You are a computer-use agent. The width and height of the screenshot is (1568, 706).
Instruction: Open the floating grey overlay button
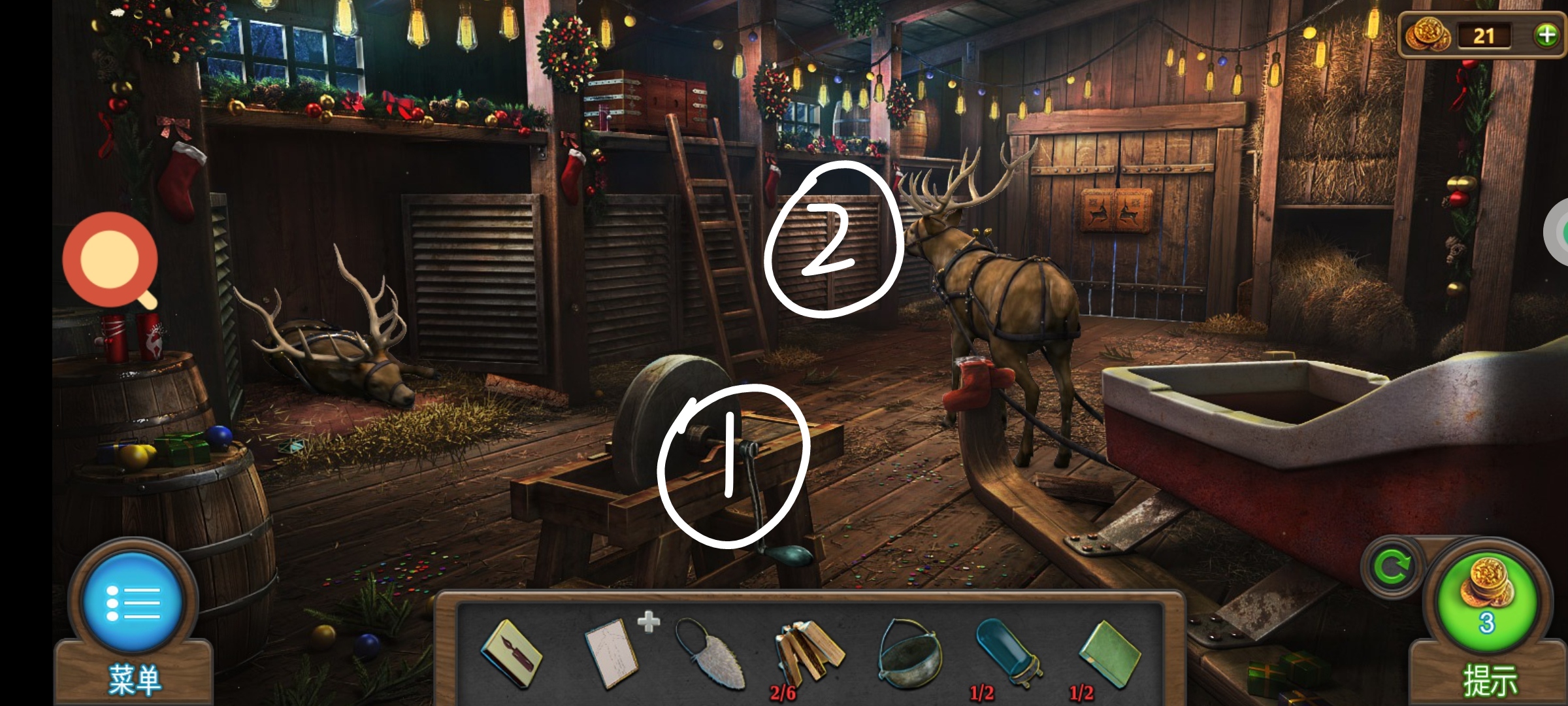(x=1558, y=233)
